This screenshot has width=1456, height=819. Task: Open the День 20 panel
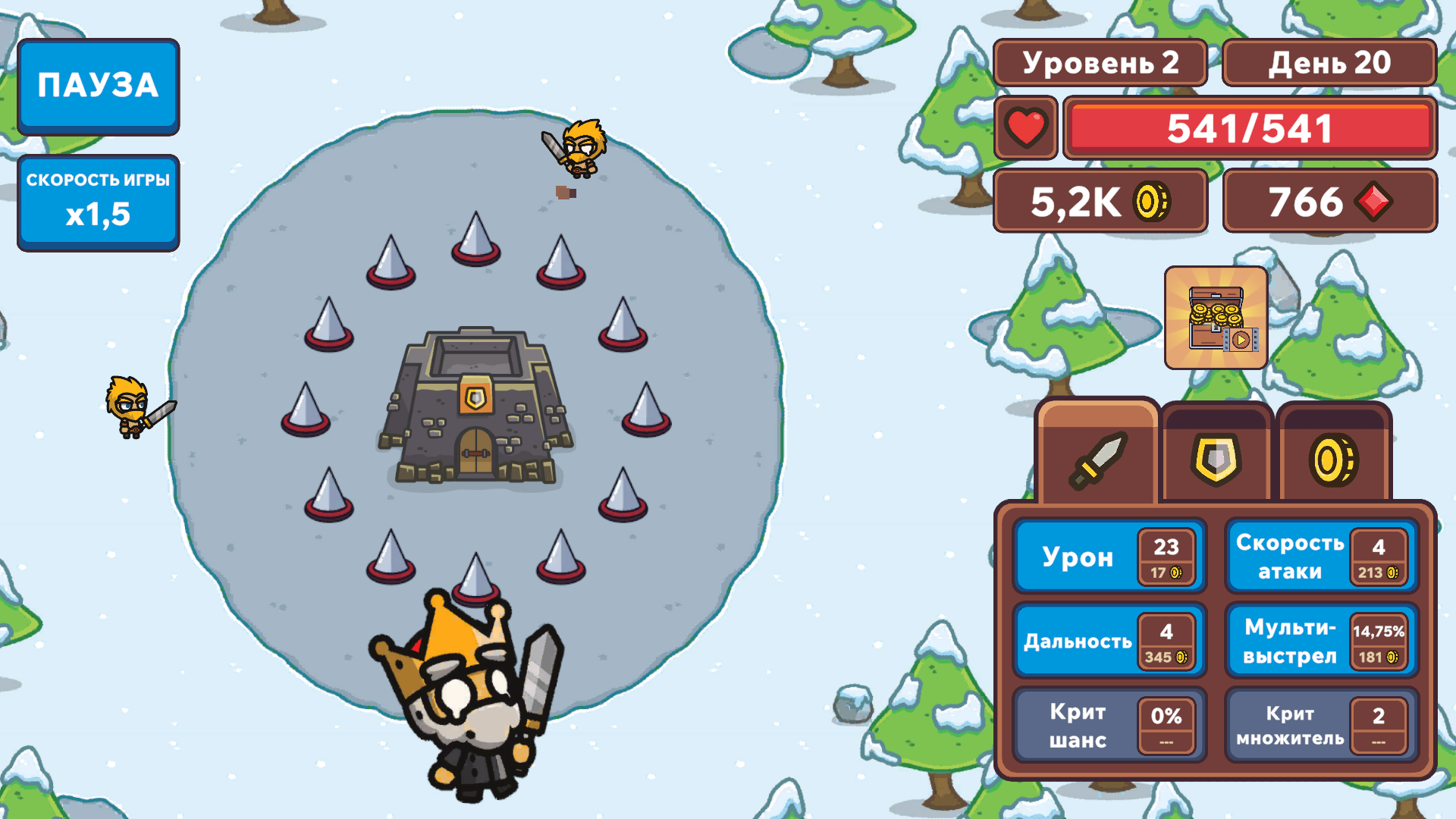click(1329, 64)
